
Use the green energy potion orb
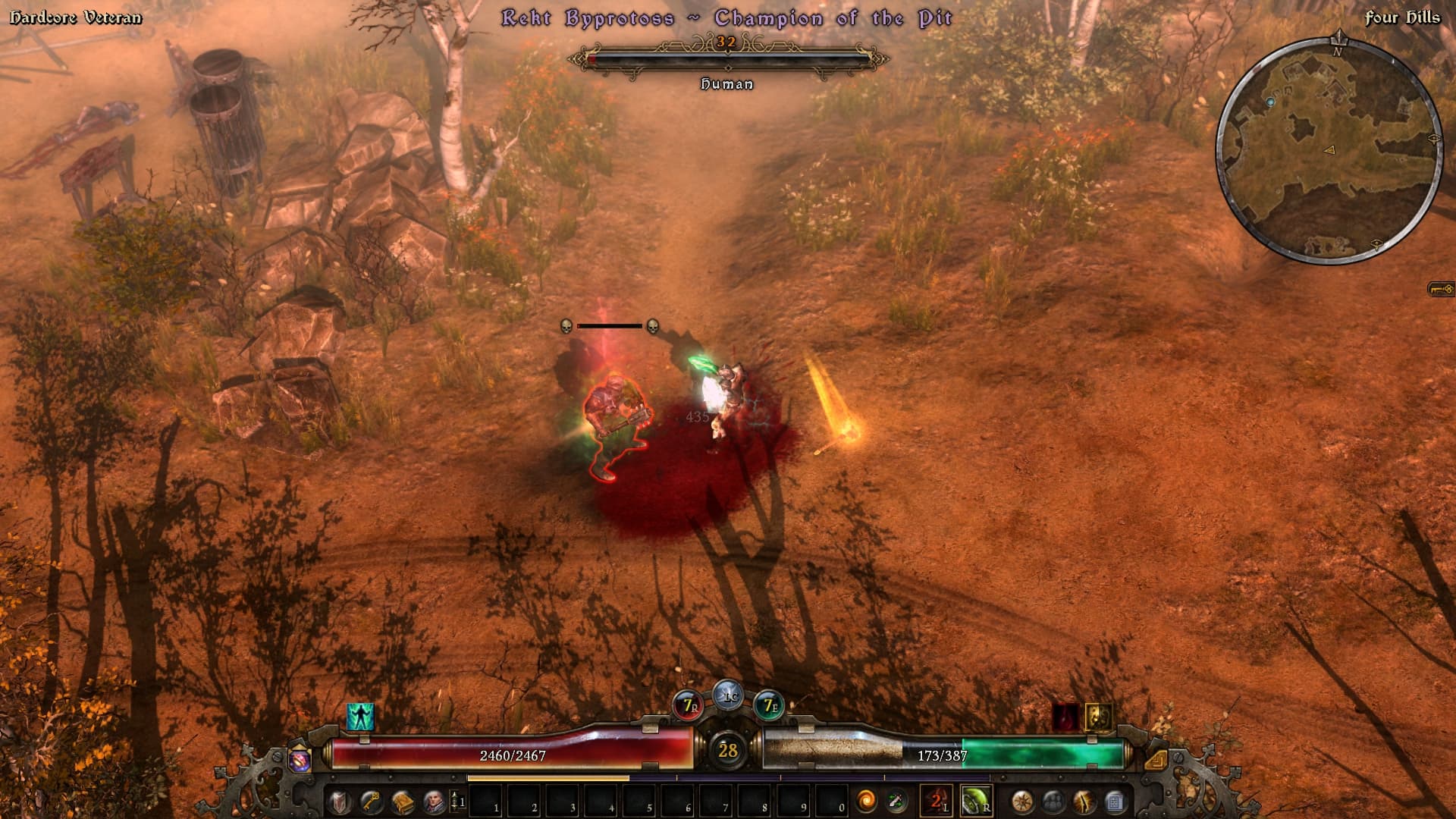click(x=768, y=706)
